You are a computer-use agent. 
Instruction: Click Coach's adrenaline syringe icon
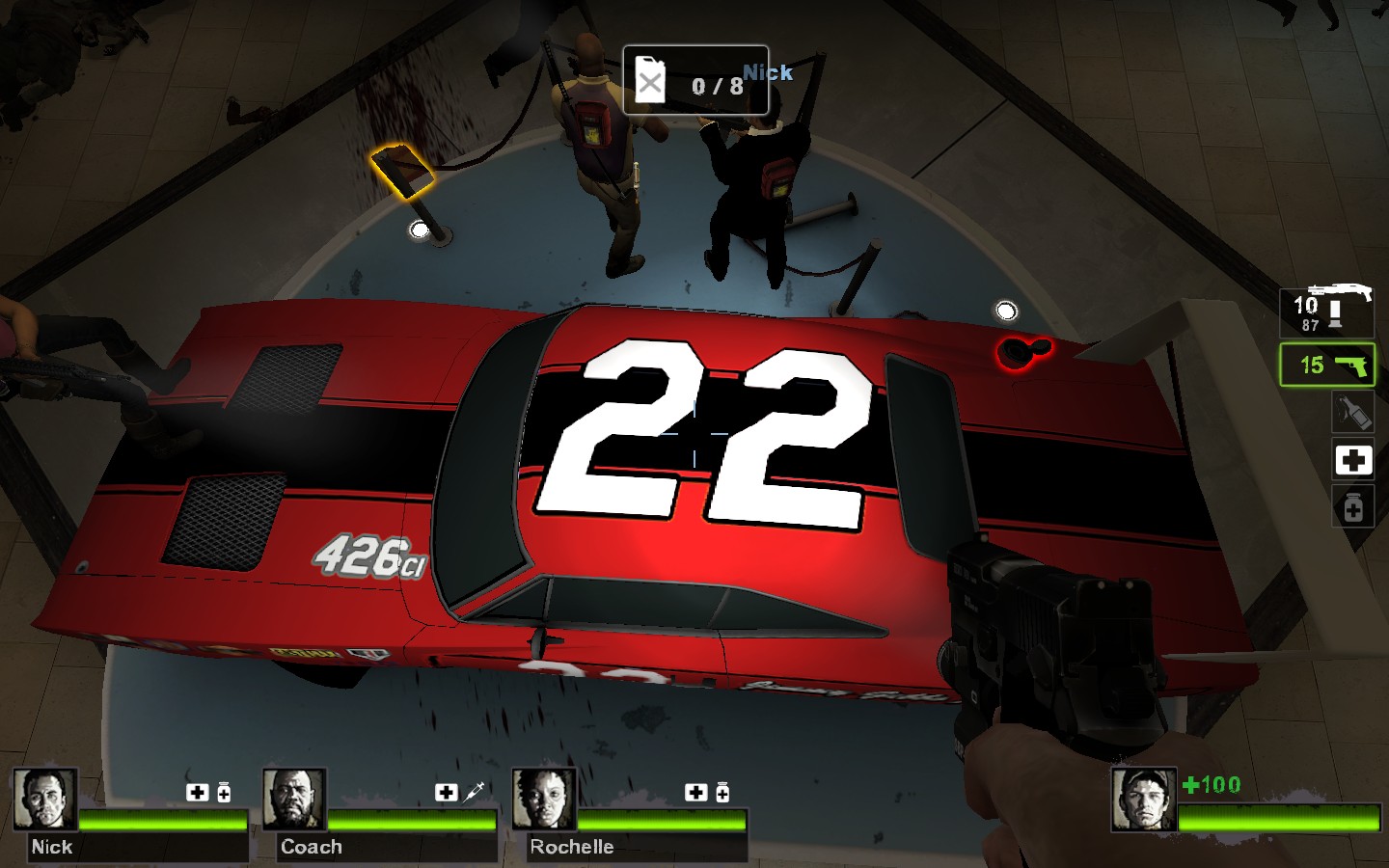[474, 792]
